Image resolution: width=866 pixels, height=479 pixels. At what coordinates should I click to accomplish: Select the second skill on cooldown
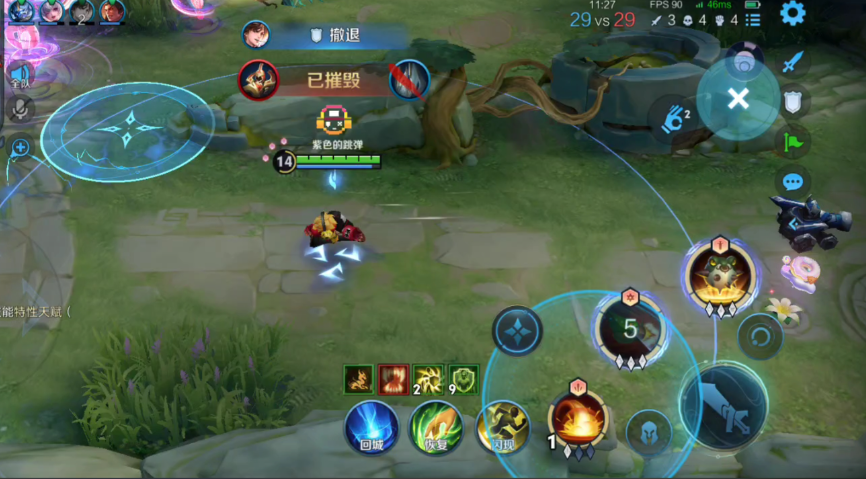(x=628, y=327)
